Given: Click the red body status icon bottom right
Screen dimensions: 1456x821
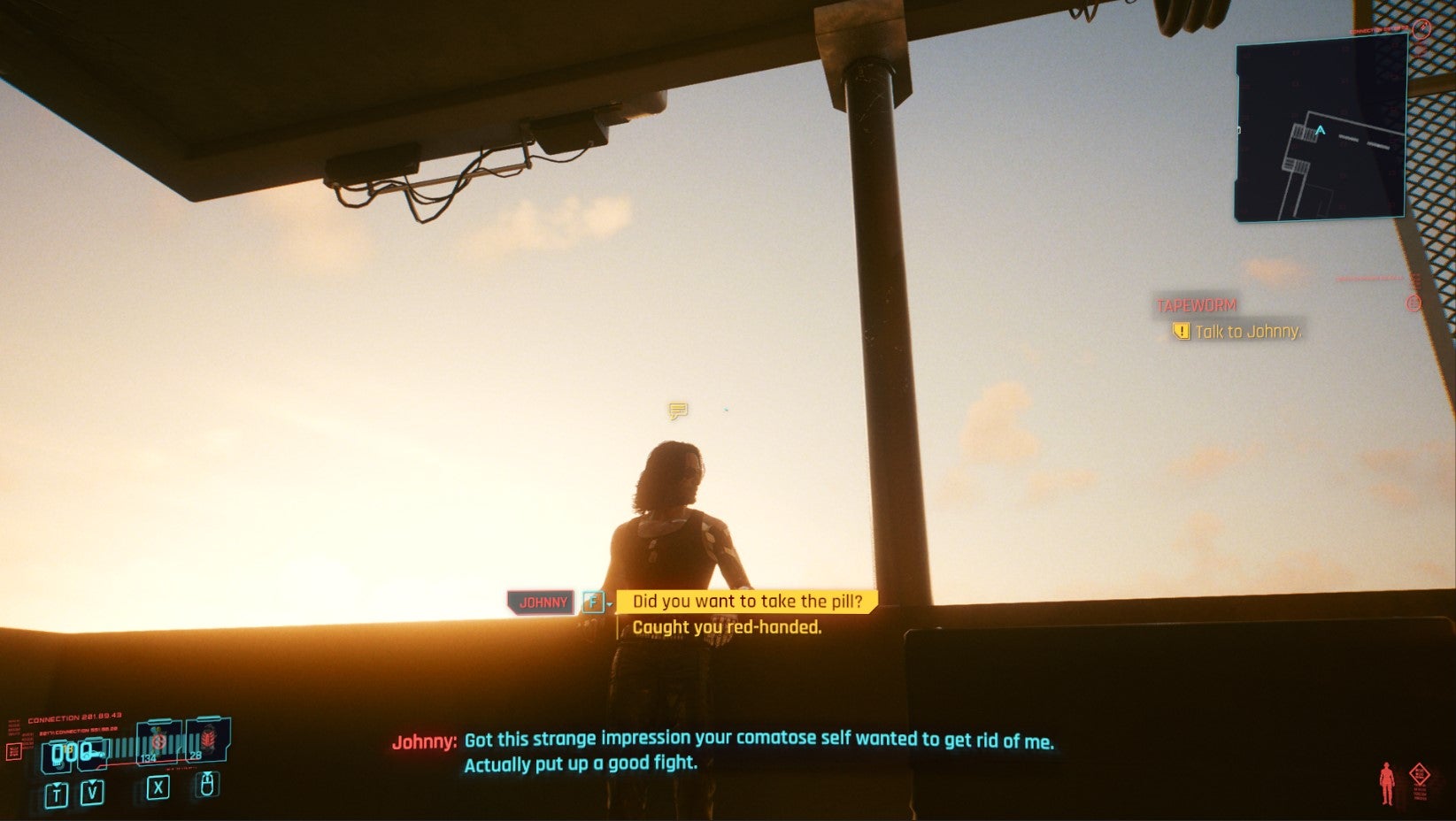Looking at the screenshot, I should tap(1387, 782).
